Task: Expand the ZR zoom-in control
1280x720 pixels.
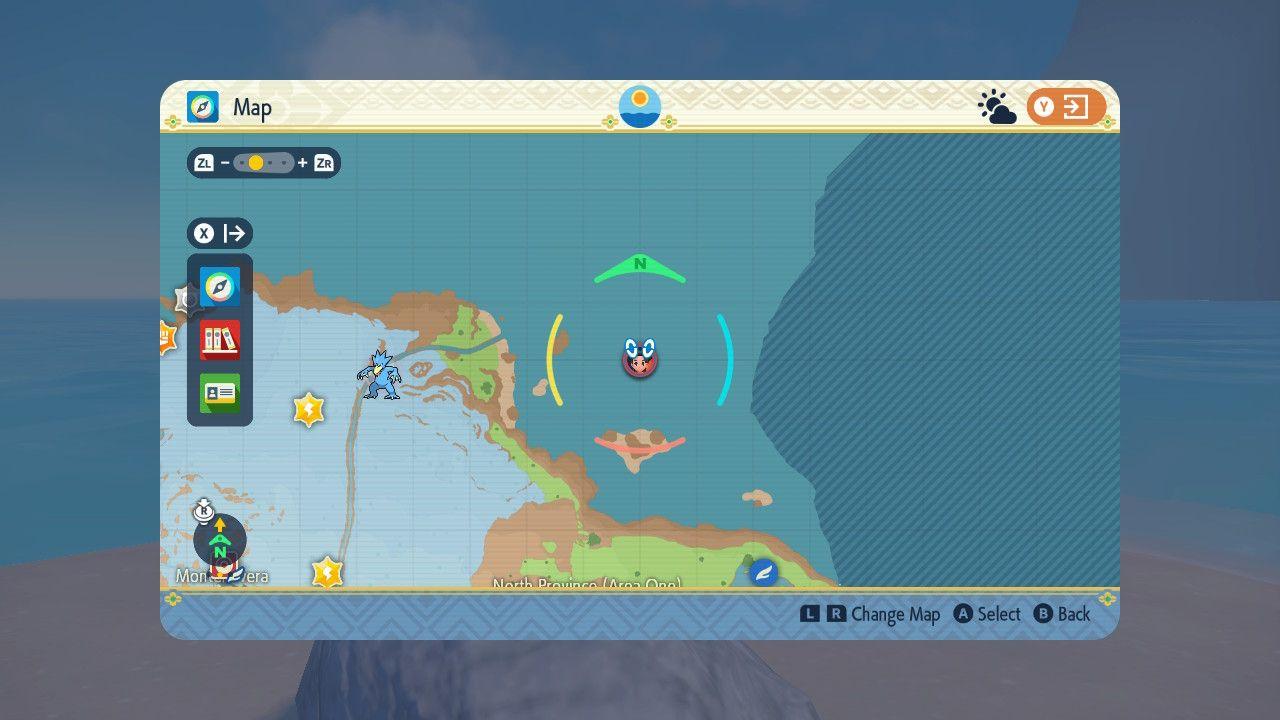Action: pos(320,163)
